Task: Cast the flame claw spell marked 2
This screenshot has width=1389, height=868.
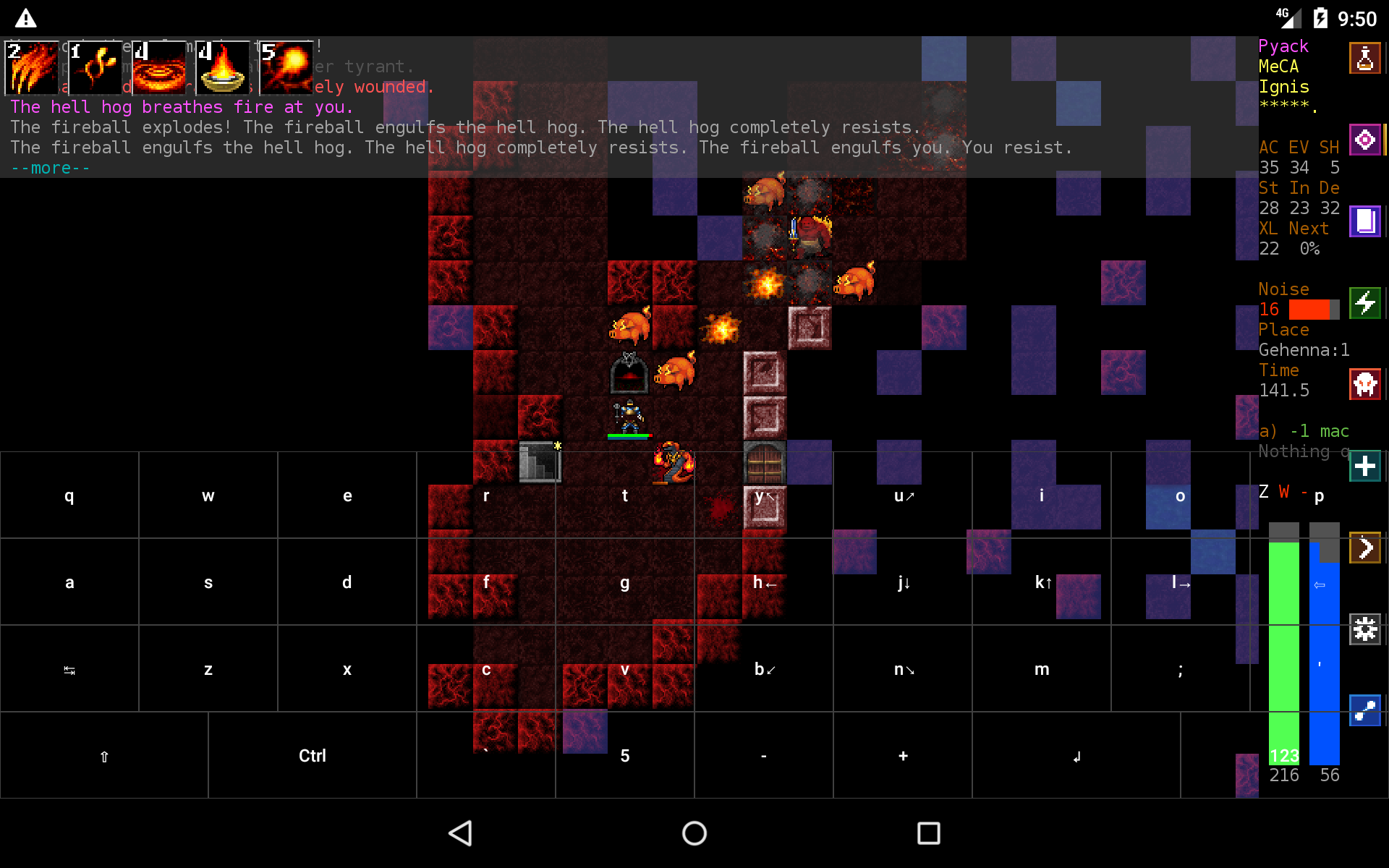Action: pyautogui.click(x=32, y=68)
